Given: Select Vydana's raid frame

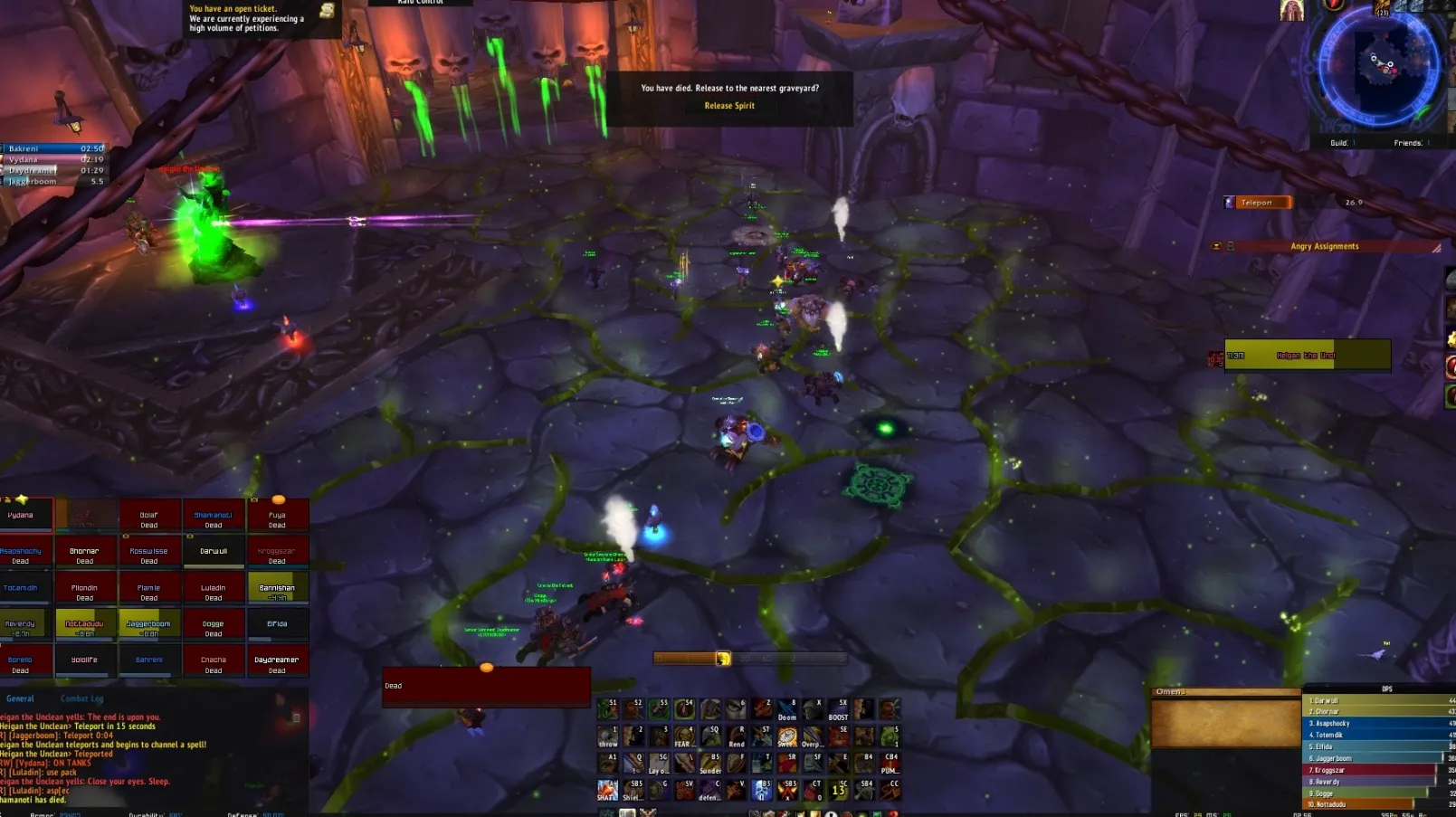Looking at the screenshot, I should 21,516.
